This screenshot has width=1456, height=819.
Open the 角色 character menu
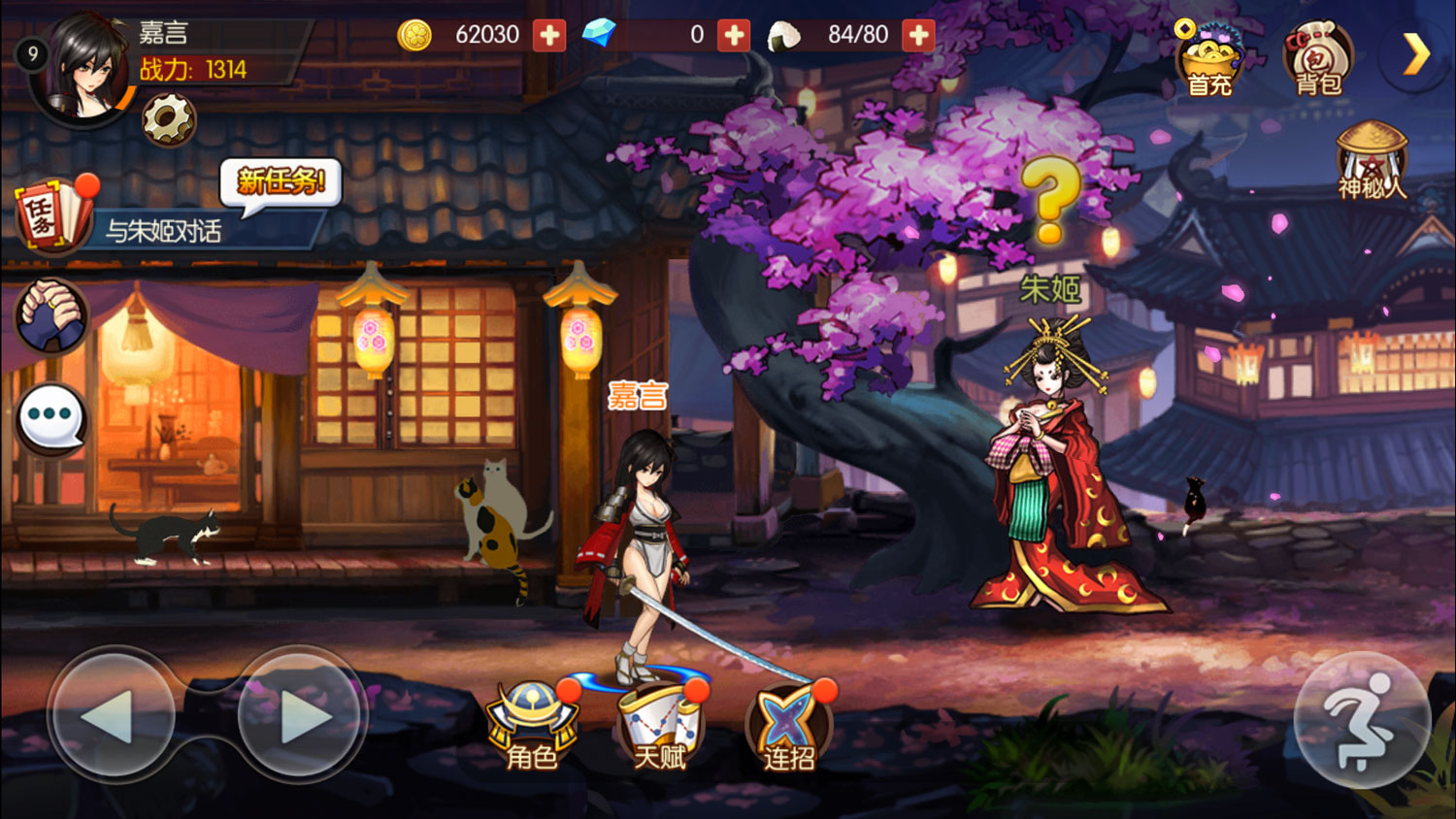533,727
